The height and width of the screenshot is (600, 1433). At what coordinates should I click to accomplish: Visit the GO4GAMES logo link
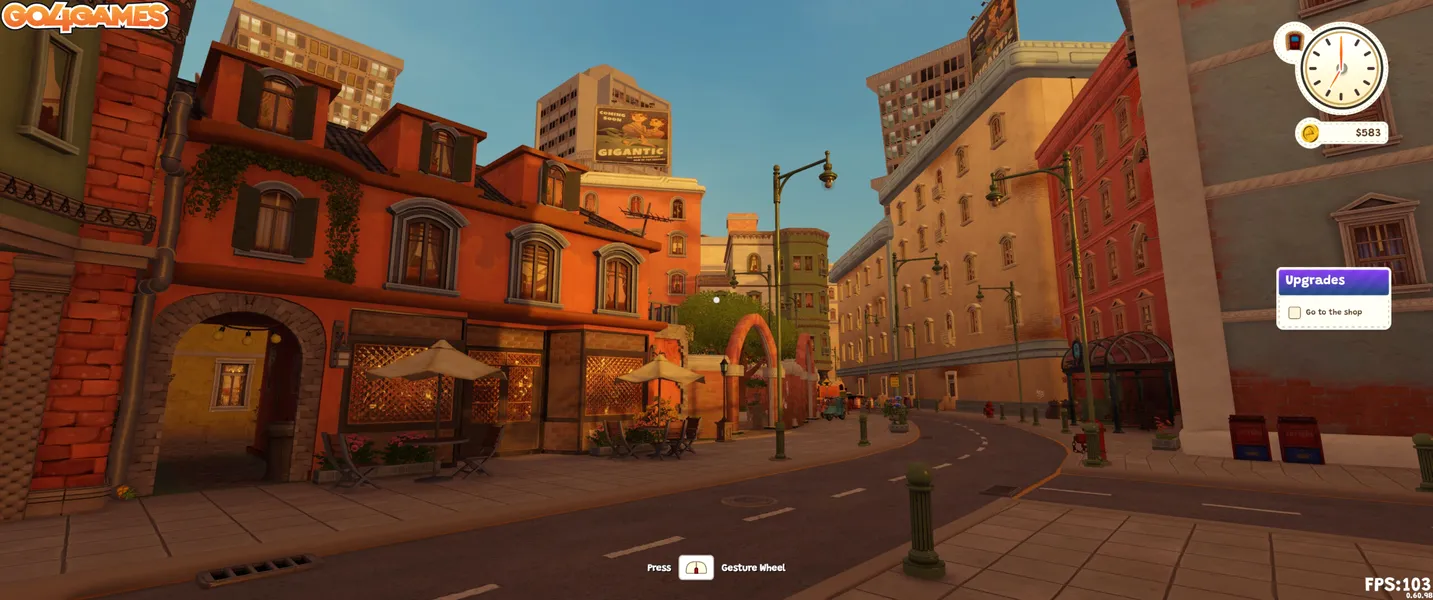[85, 17]
